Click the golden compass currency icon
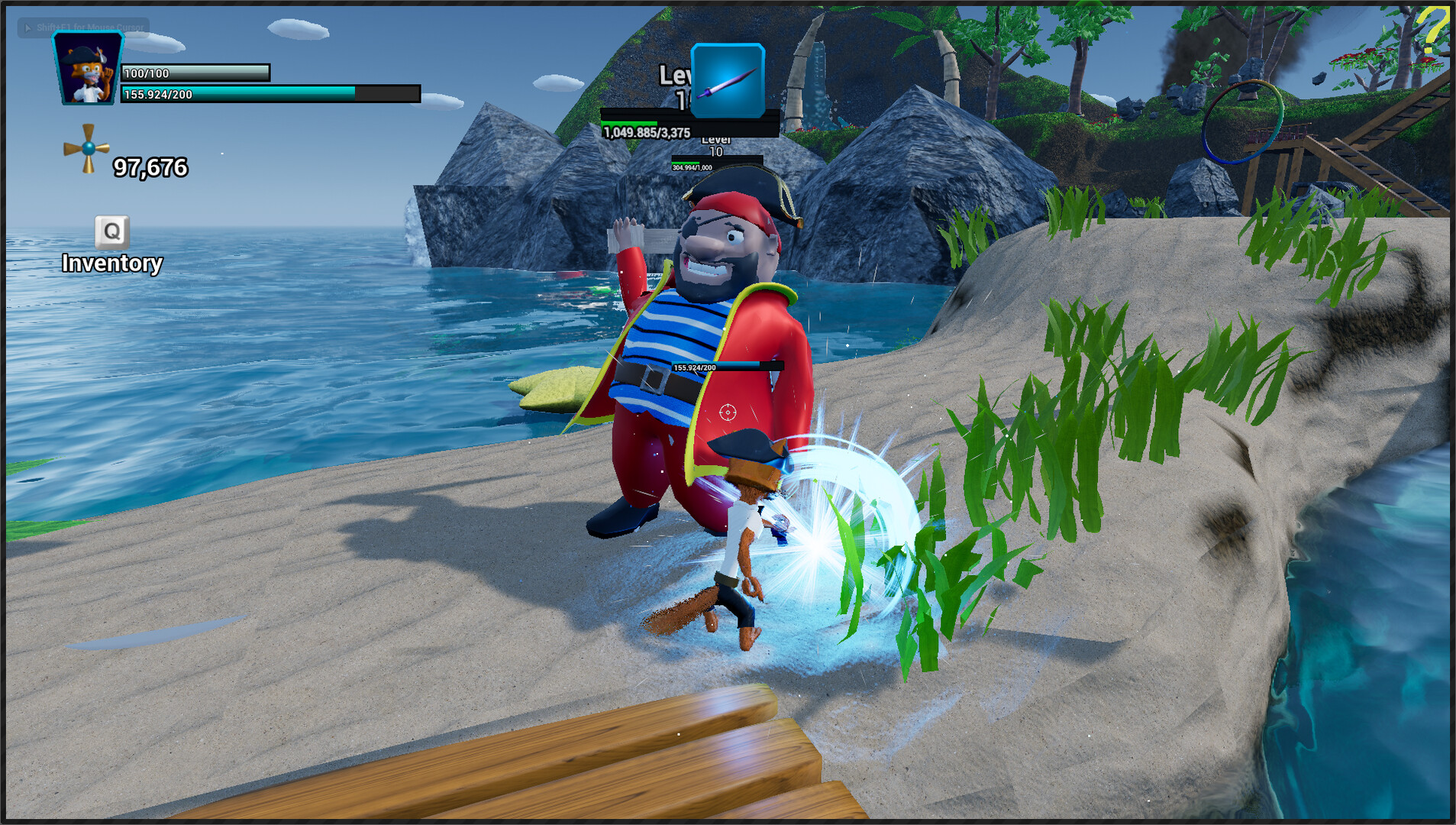 click(86, 147)
